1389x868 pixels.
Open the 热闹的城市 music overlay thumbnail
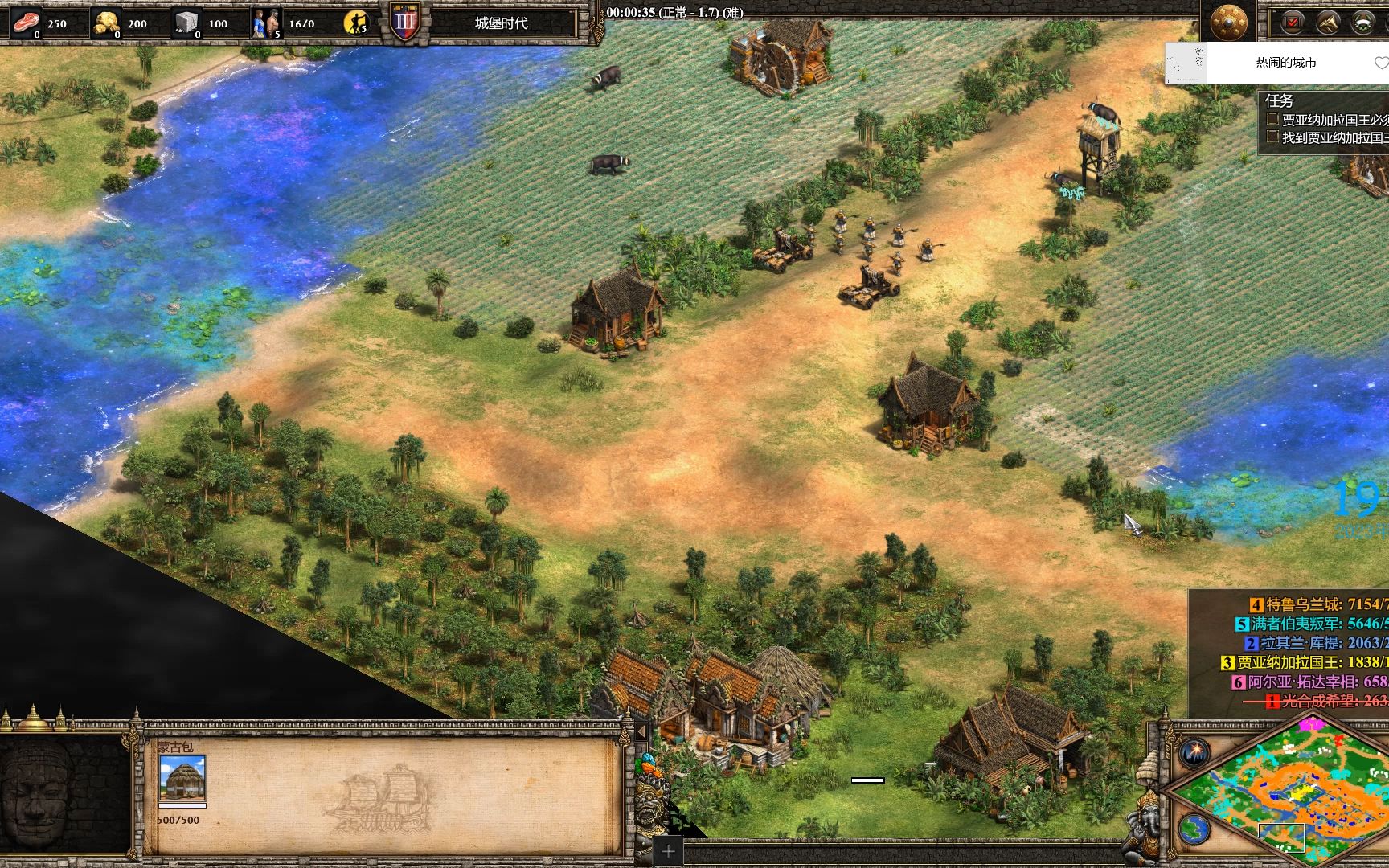click(x=1186, y=63)
